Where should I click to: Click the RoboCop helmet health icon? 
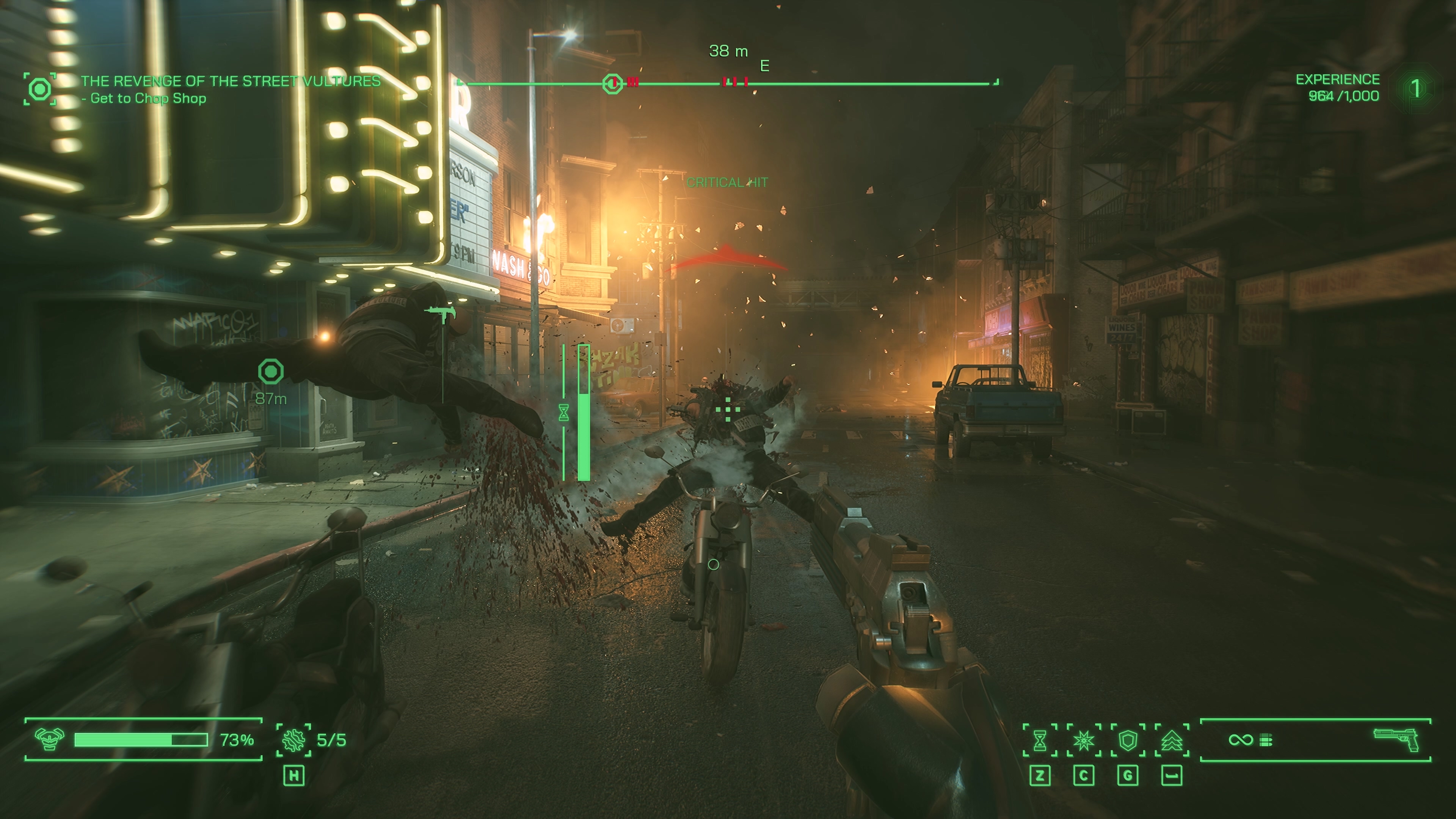coord(49,739)
